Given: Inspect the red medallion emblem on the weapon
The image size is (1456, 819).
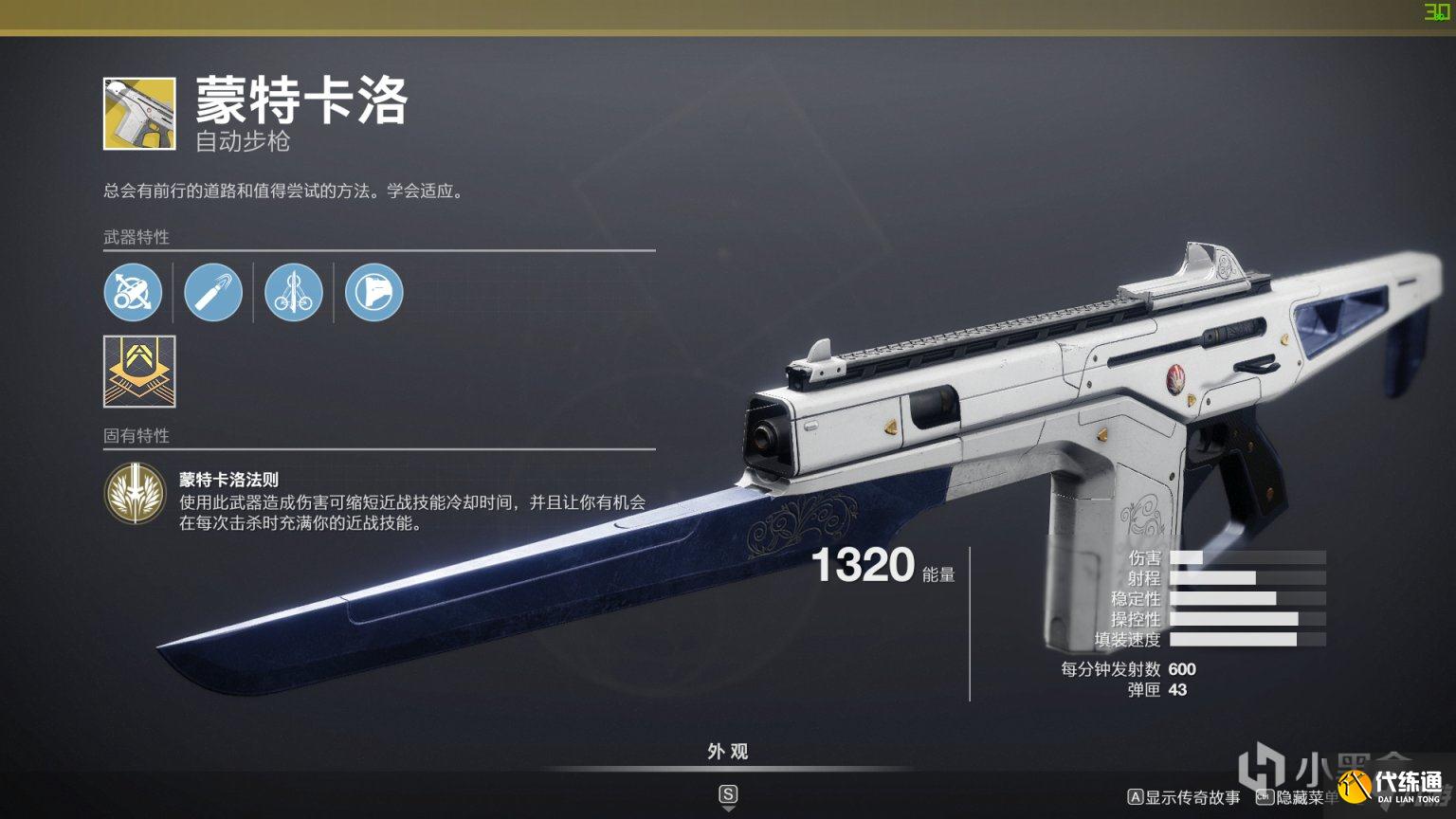Looking at the screenshot, I should click(x=1175, y=377).
